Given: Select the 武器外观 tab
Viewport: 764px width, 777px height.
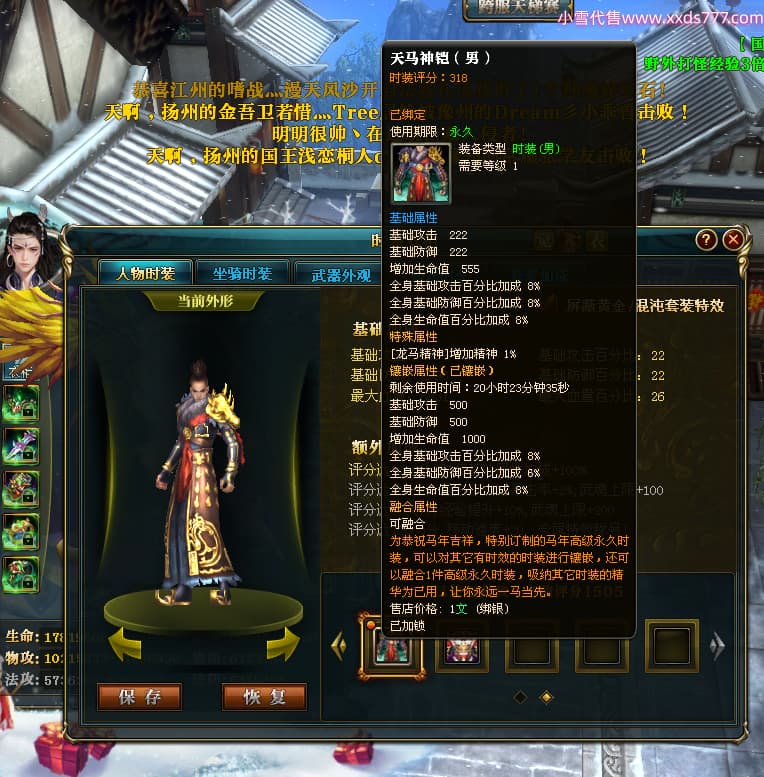Looking at the screenshot, I should point(340,273).
